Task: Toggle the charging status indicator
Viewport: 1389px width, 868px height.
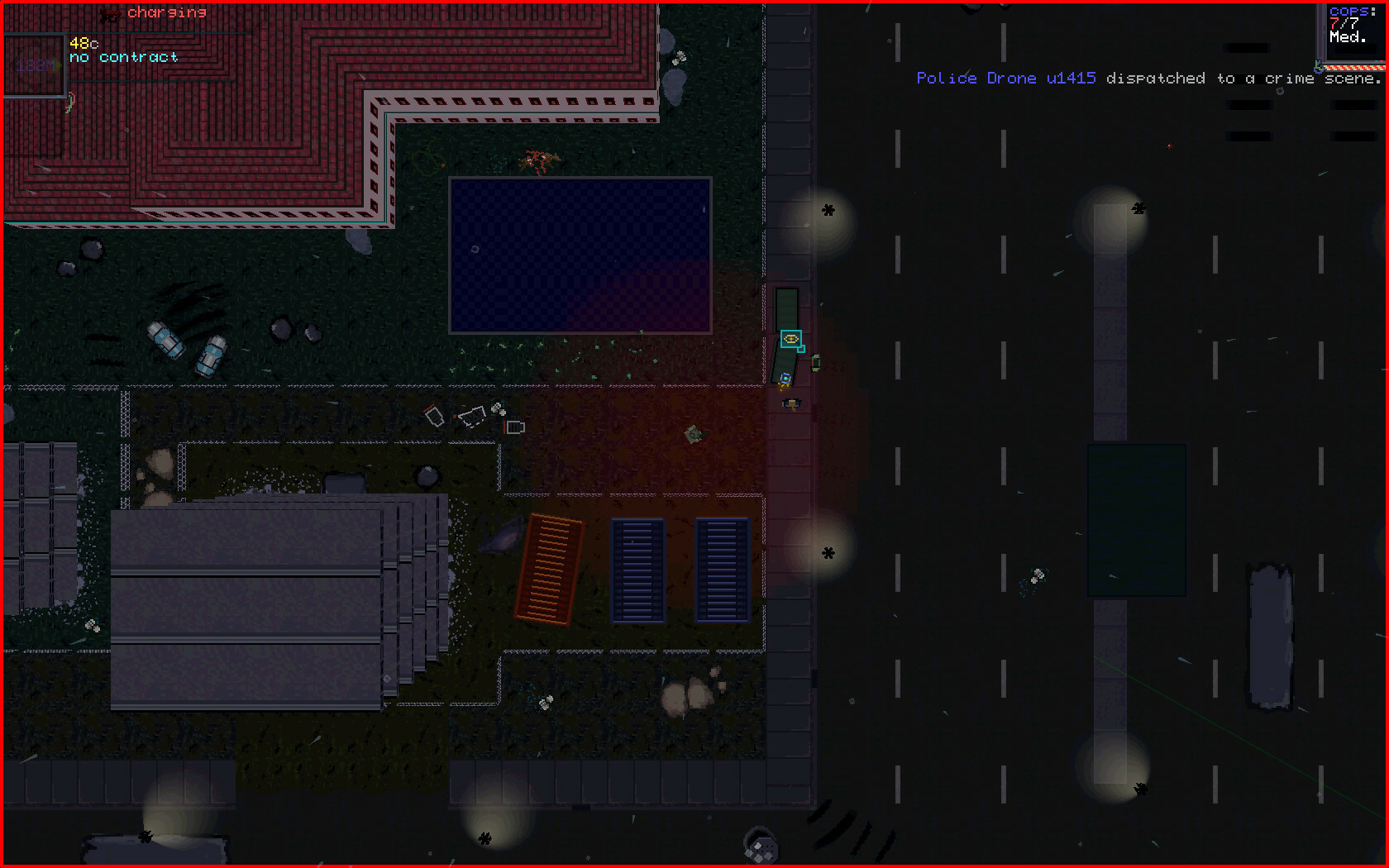Action: click(165, 12)
